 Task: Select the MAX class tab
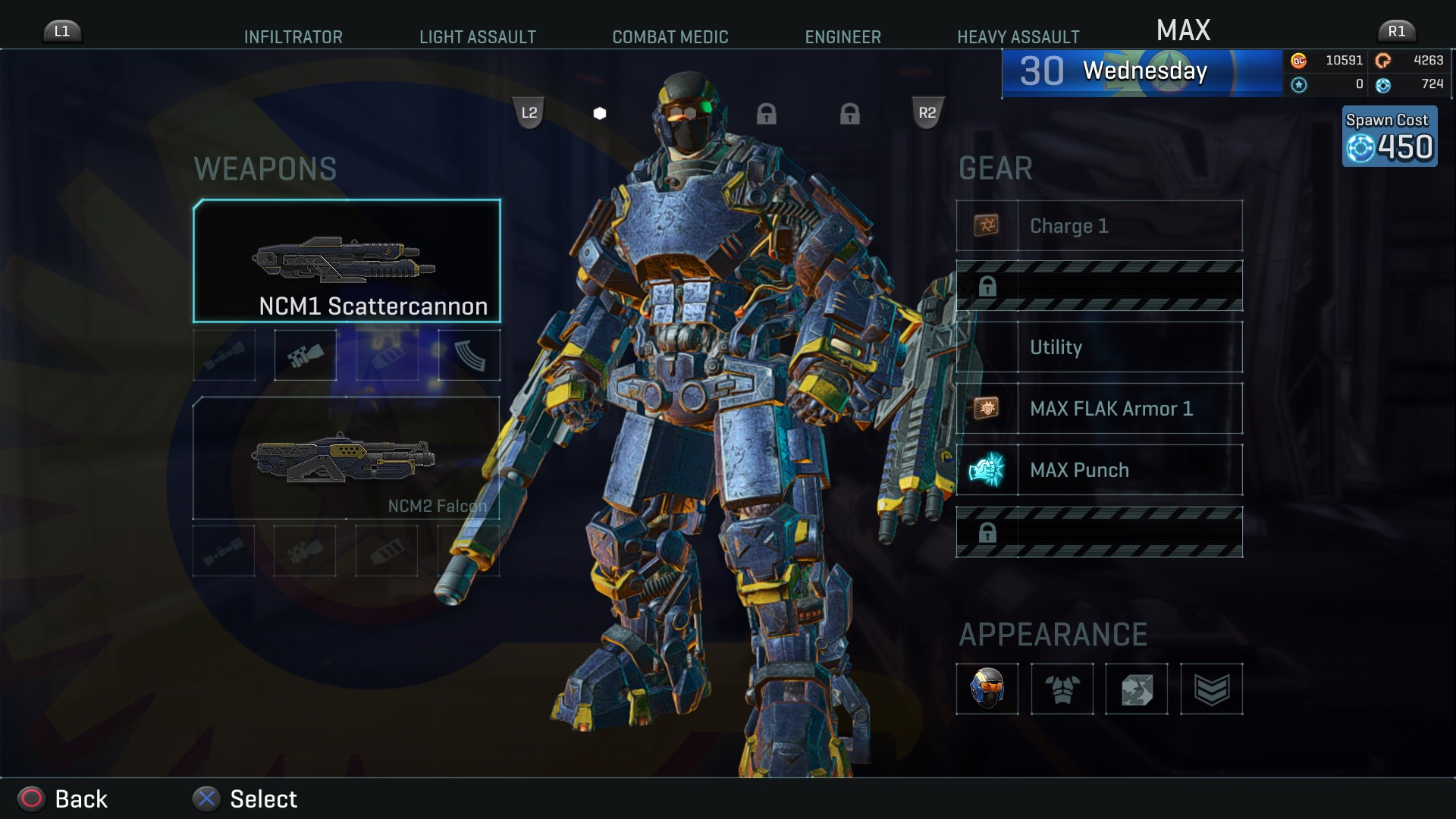[1183, 31]
